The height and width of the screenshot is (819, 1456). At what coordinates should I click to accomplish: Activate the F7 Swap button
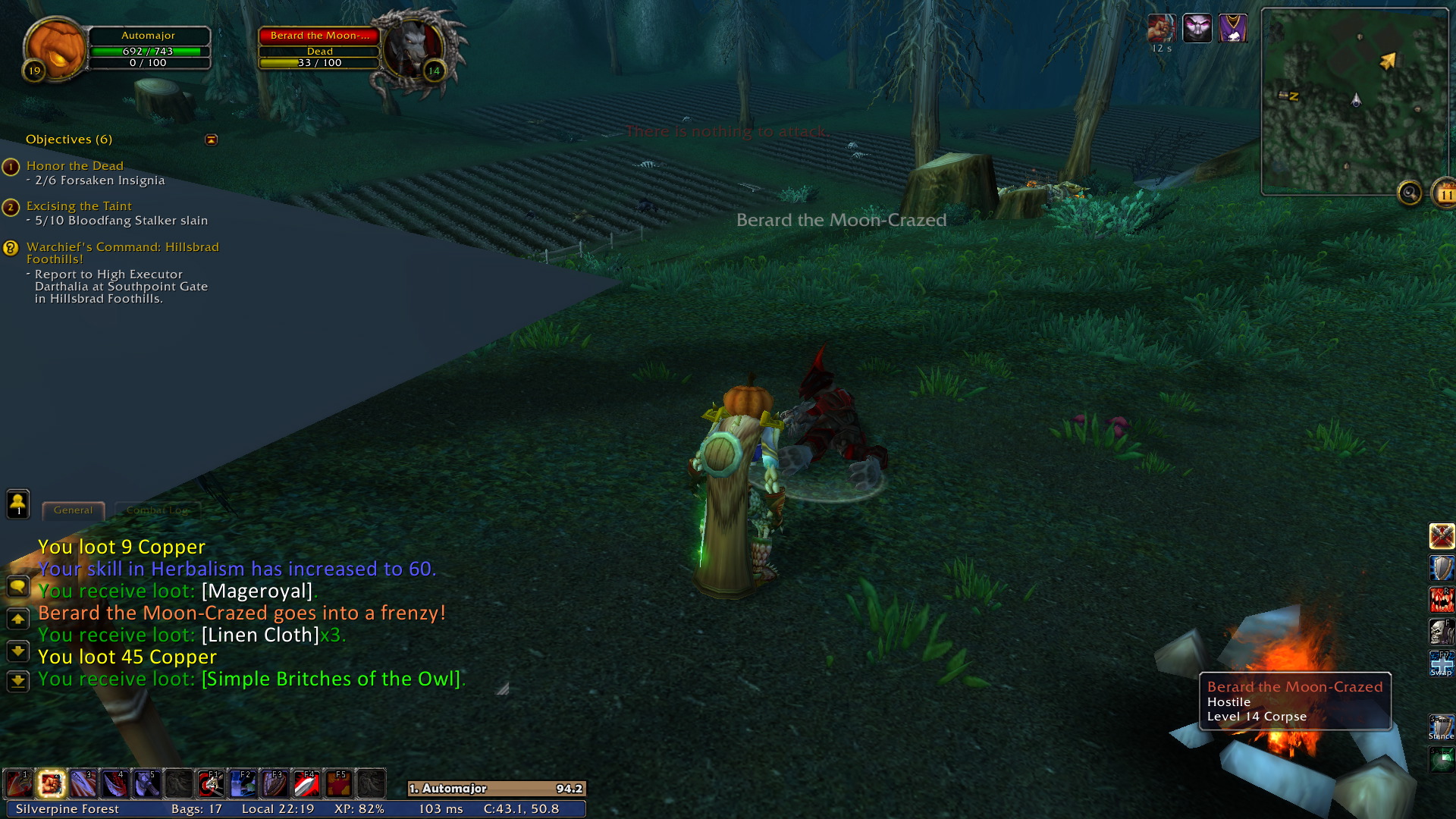click(x=1442, y=662)
